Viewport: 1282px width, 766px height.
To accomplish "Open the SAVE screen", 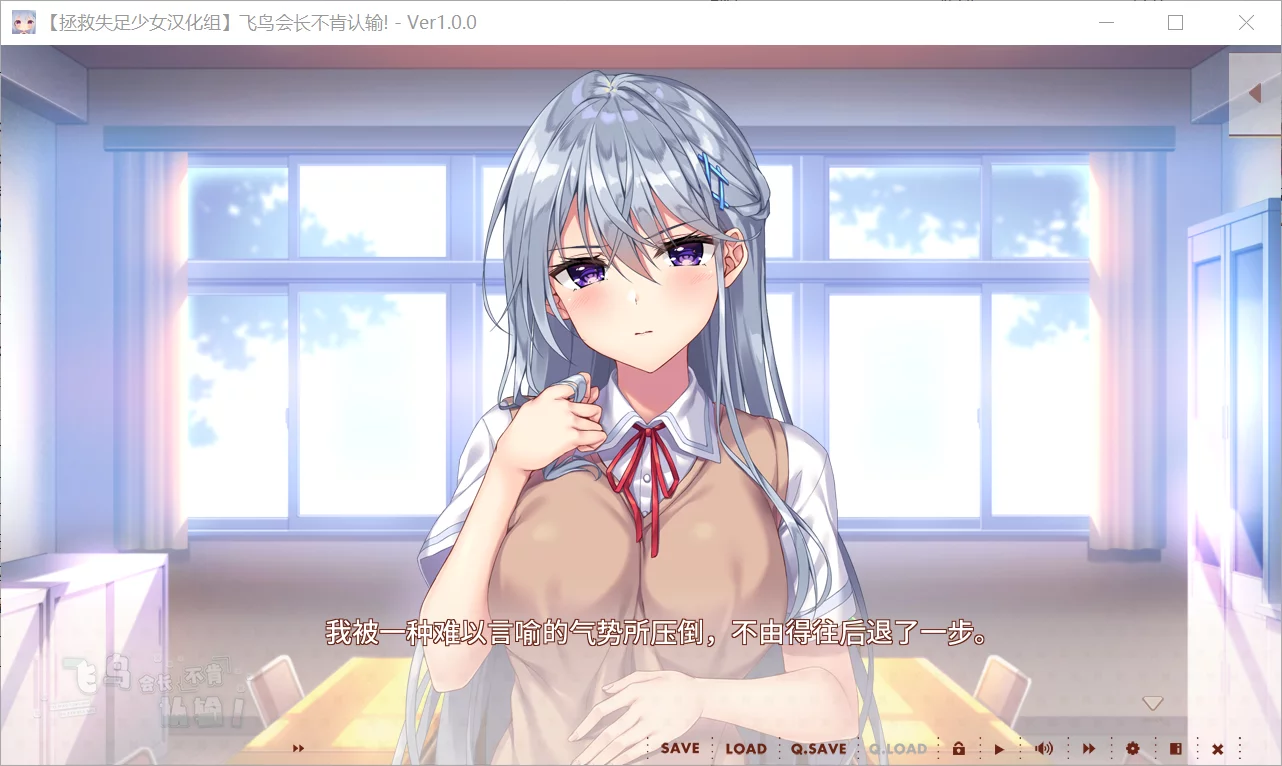I will coord(679,748).
